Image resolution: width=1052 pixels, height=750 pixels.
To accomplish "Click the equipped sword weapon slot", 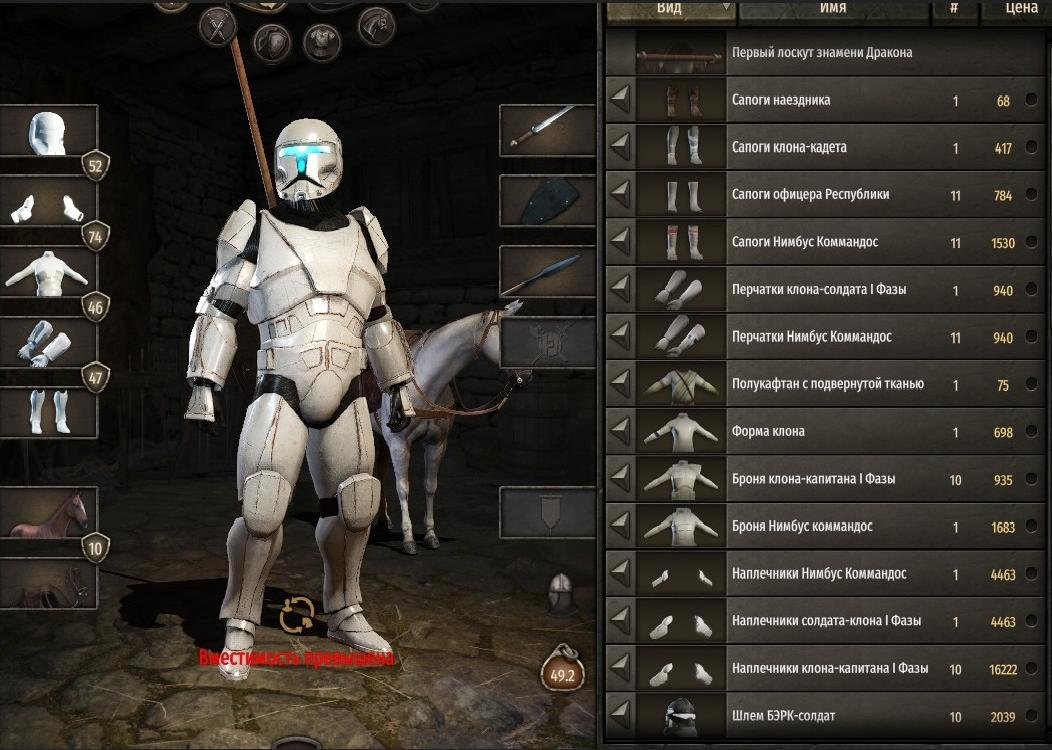I will point(547,131).
